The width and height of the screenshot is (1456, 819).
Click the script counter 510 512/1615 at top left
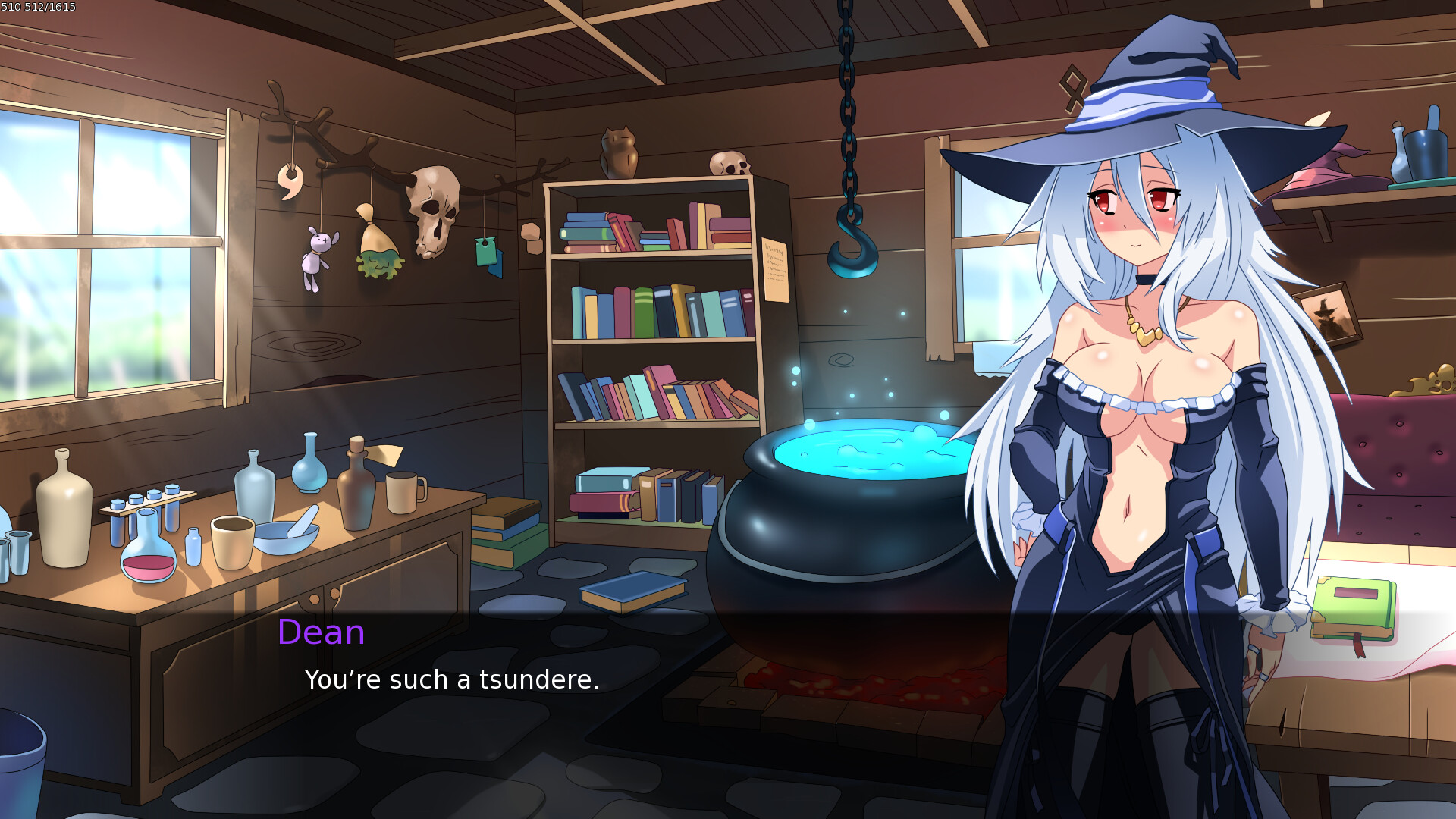pos(39,6)
